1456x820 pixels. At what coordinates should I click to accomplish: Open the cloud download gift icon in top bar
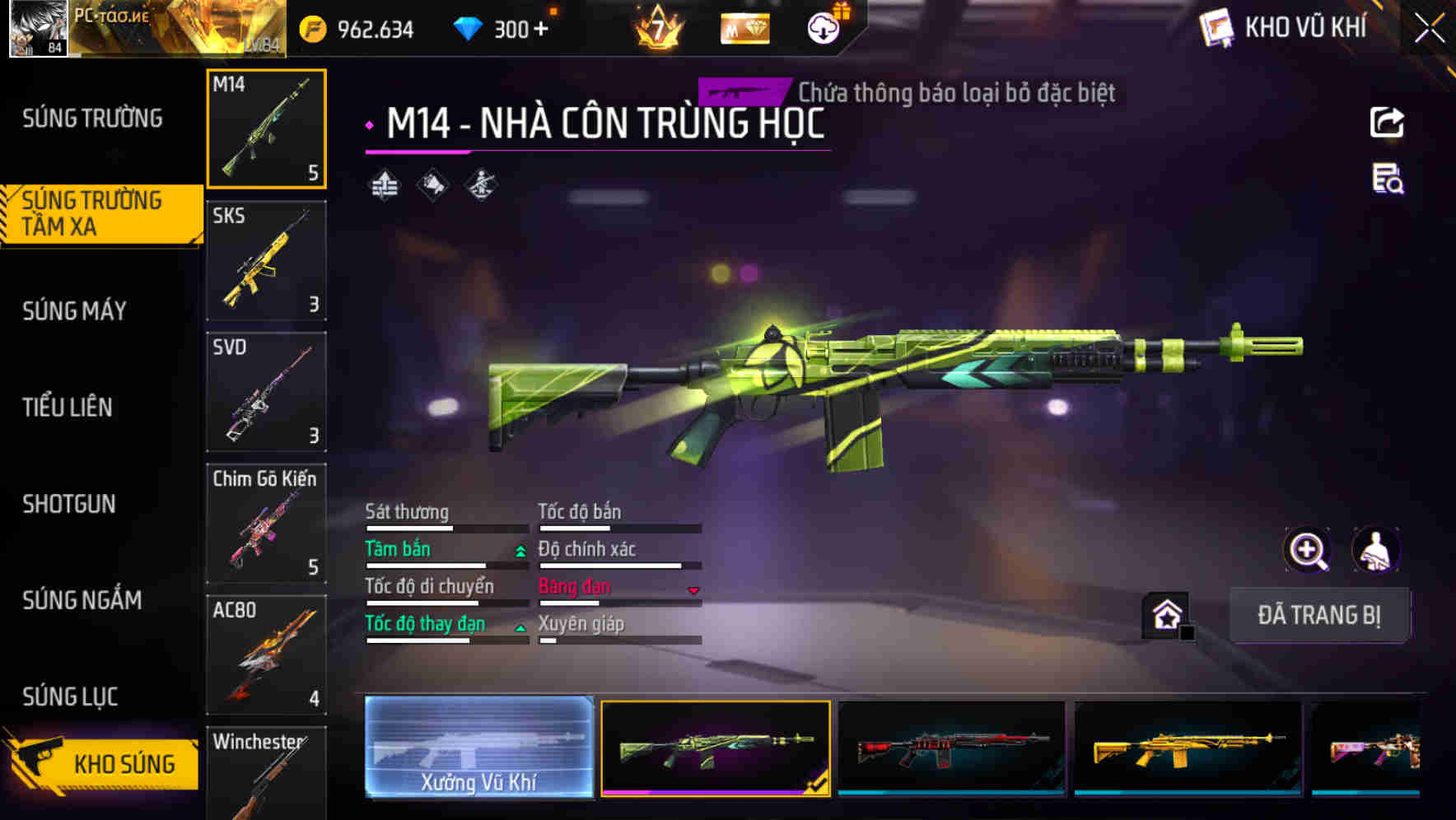click(x=821, y=26)
